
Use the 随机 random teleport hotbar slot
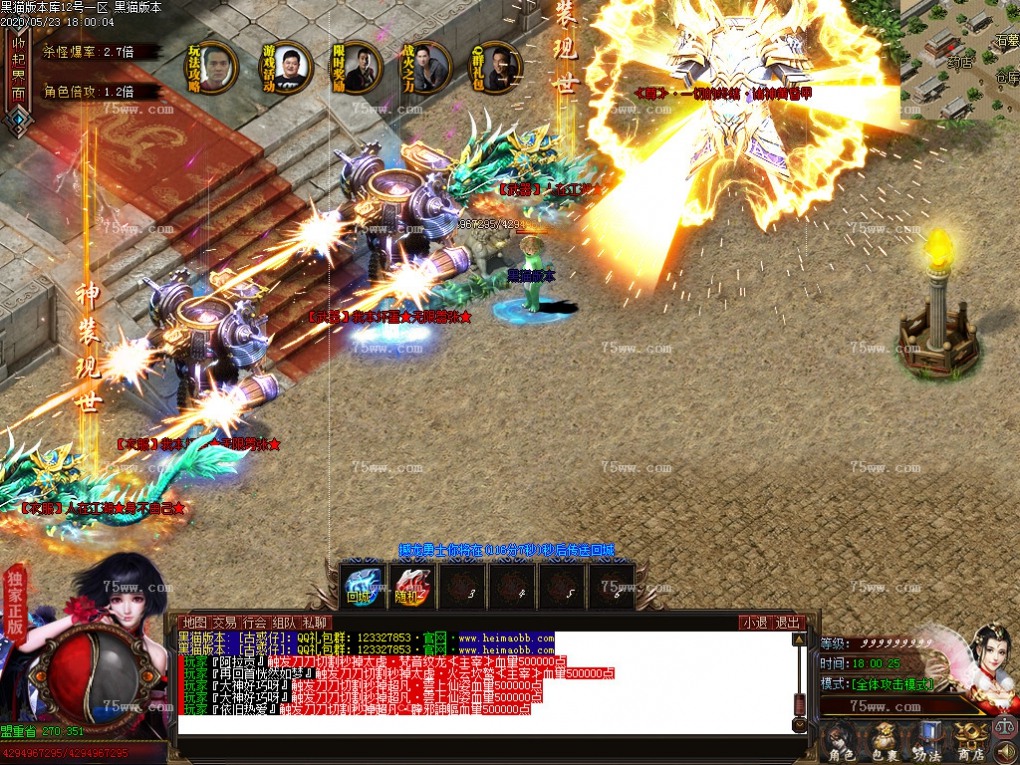pos(411,585)
